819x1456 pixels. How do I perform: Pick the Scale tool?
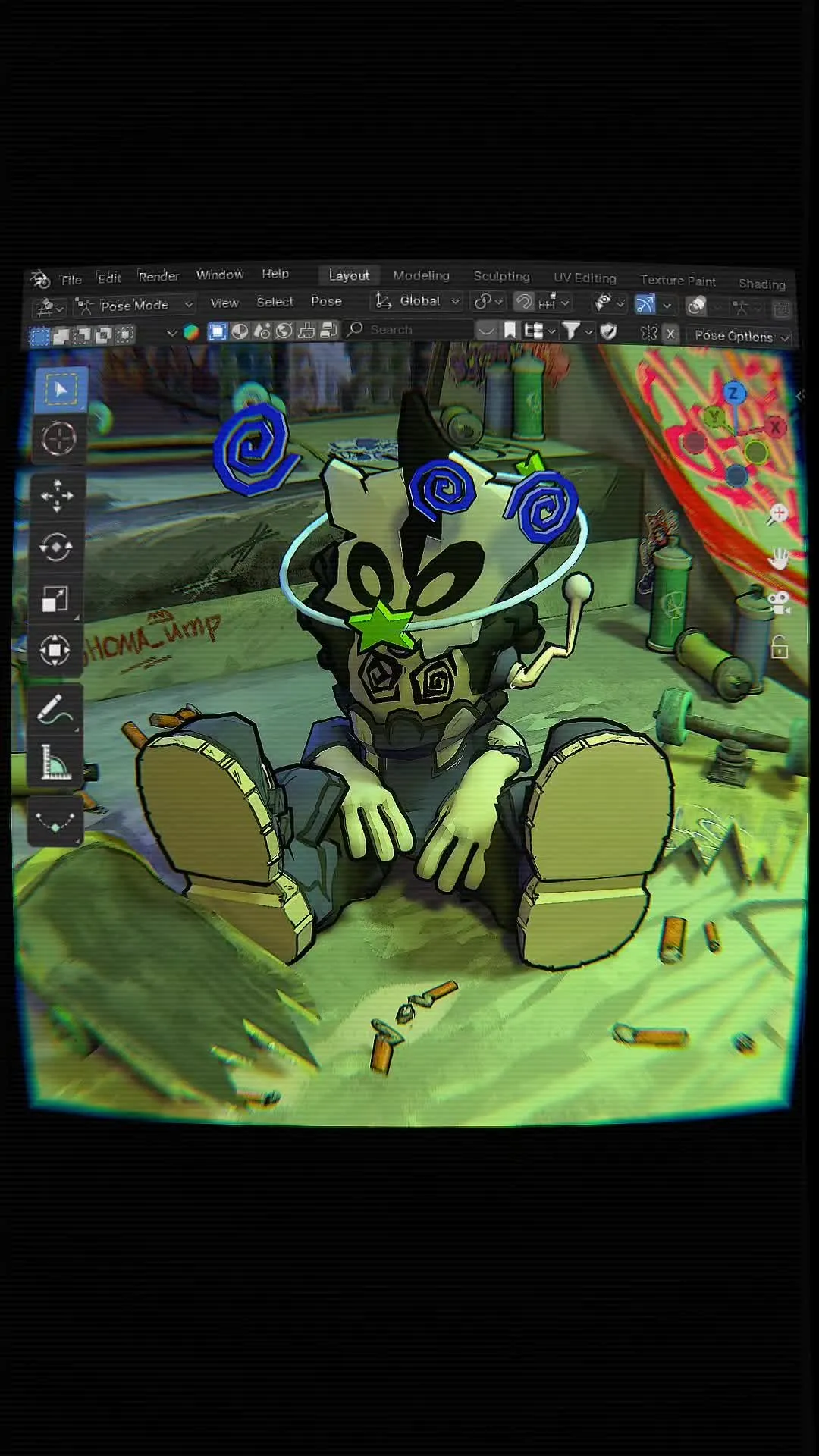click(x=55, y=599)
